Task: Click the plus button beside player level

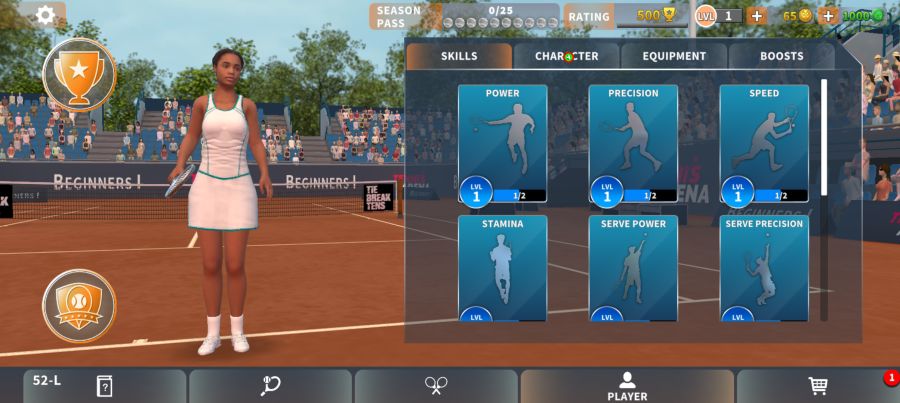Action: (757, 15)
